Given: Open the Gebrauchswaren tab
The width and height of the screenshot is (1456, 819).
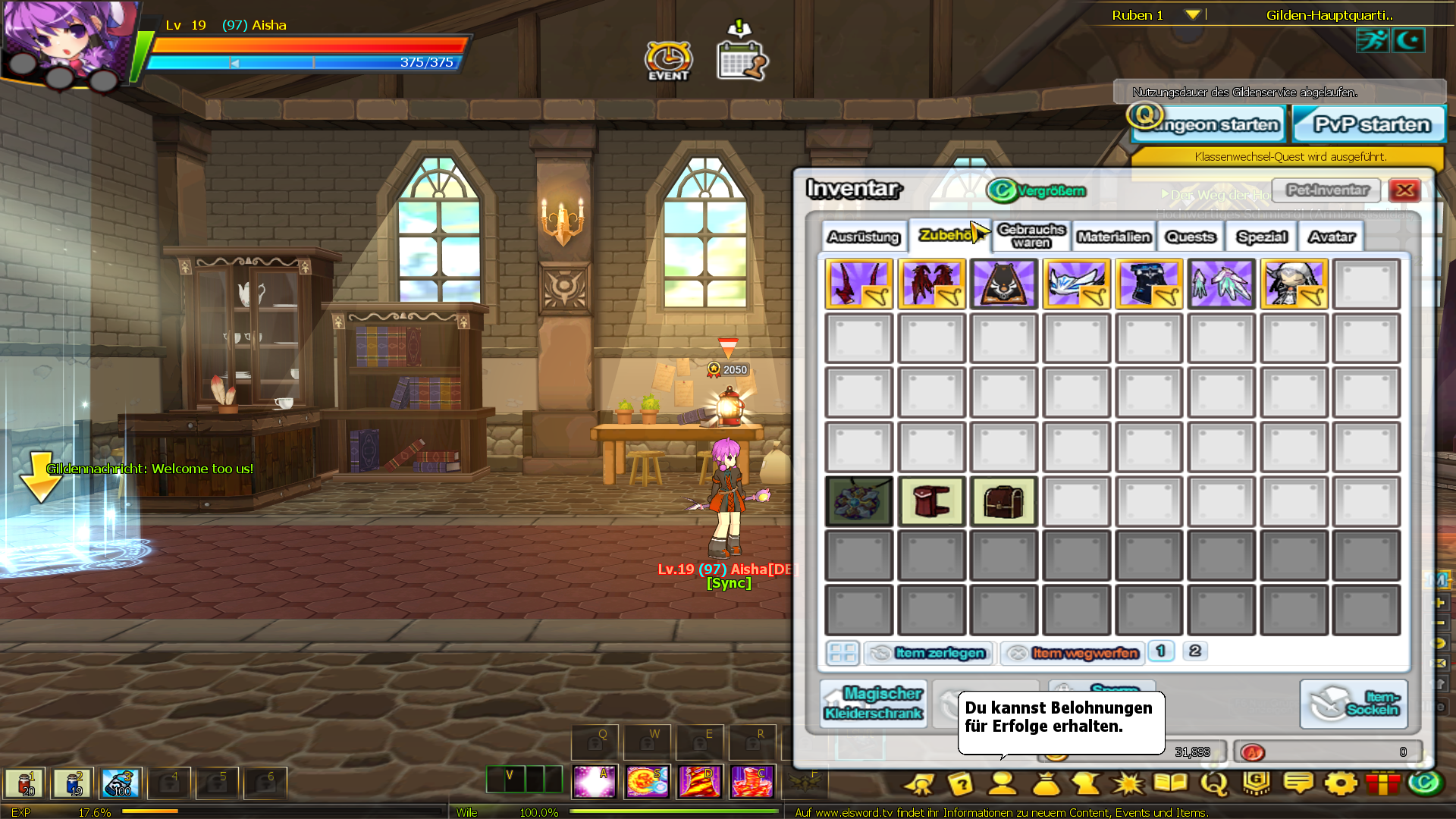Looking at the screenshot, I should (x=1031, y=236).
